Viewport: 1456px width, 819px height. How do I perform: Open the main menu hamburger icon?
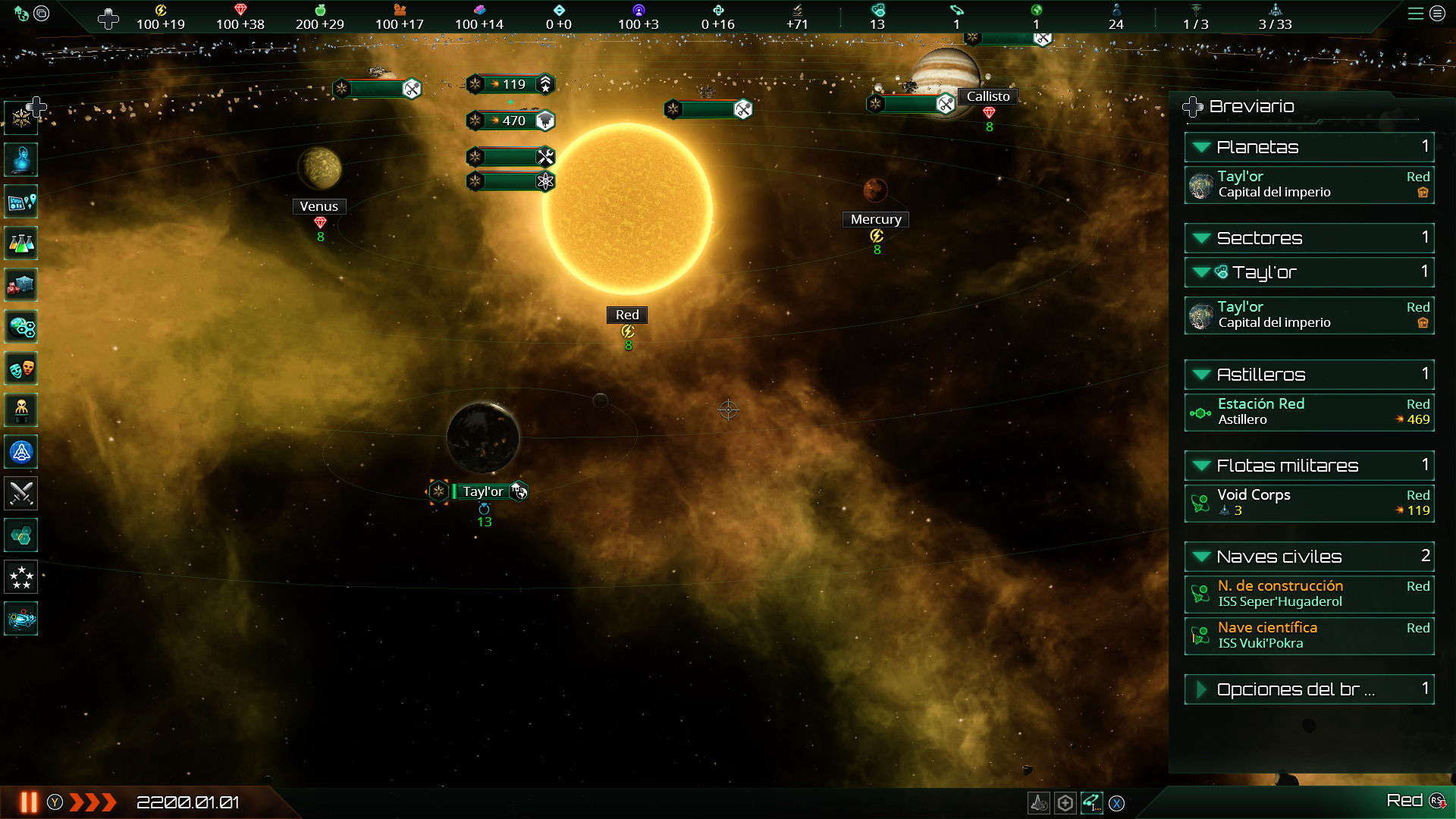tap(1415, 14)
